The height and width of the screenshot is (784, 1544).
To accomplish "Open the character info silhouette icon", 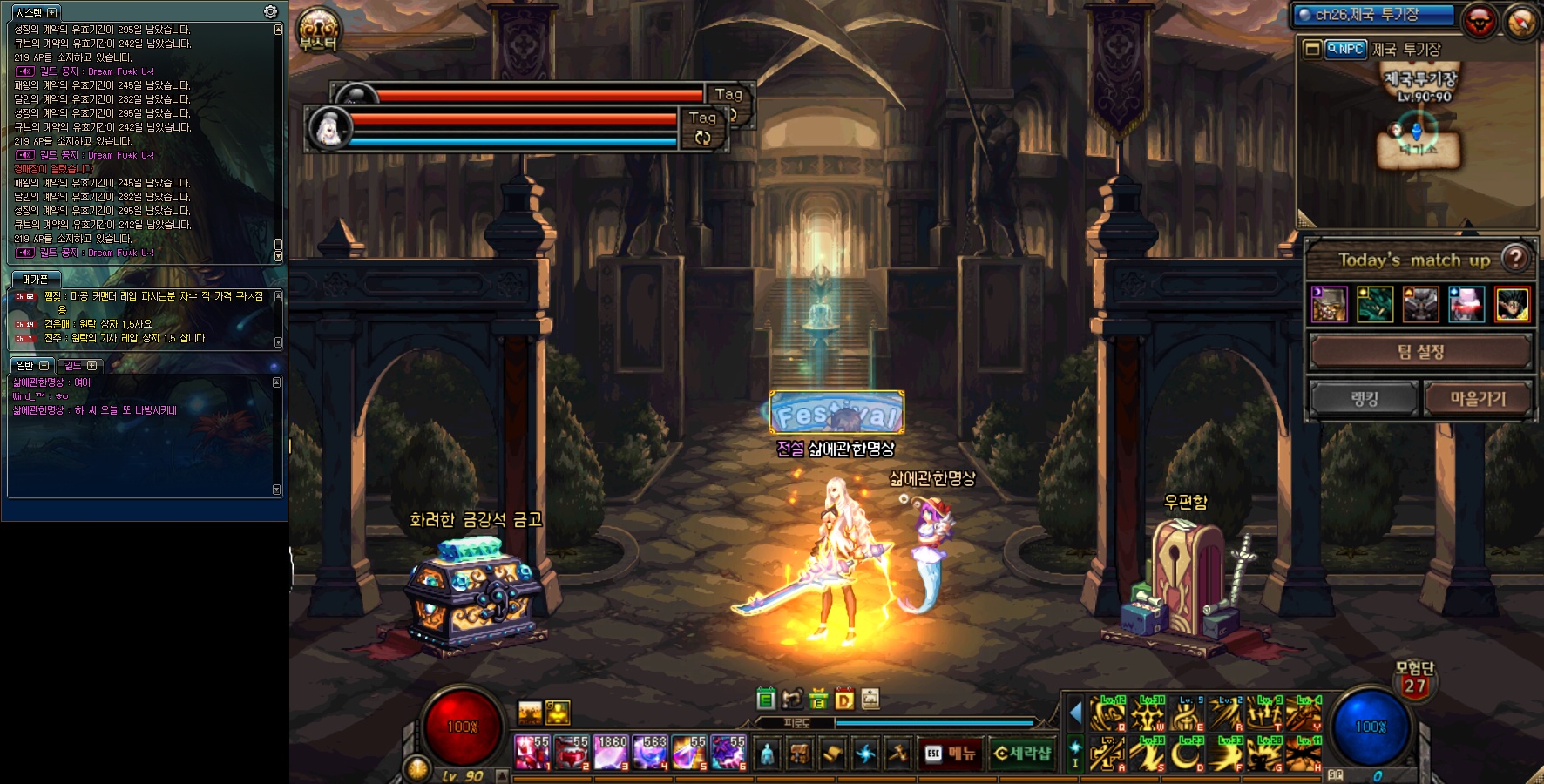I will click(767, 754).
